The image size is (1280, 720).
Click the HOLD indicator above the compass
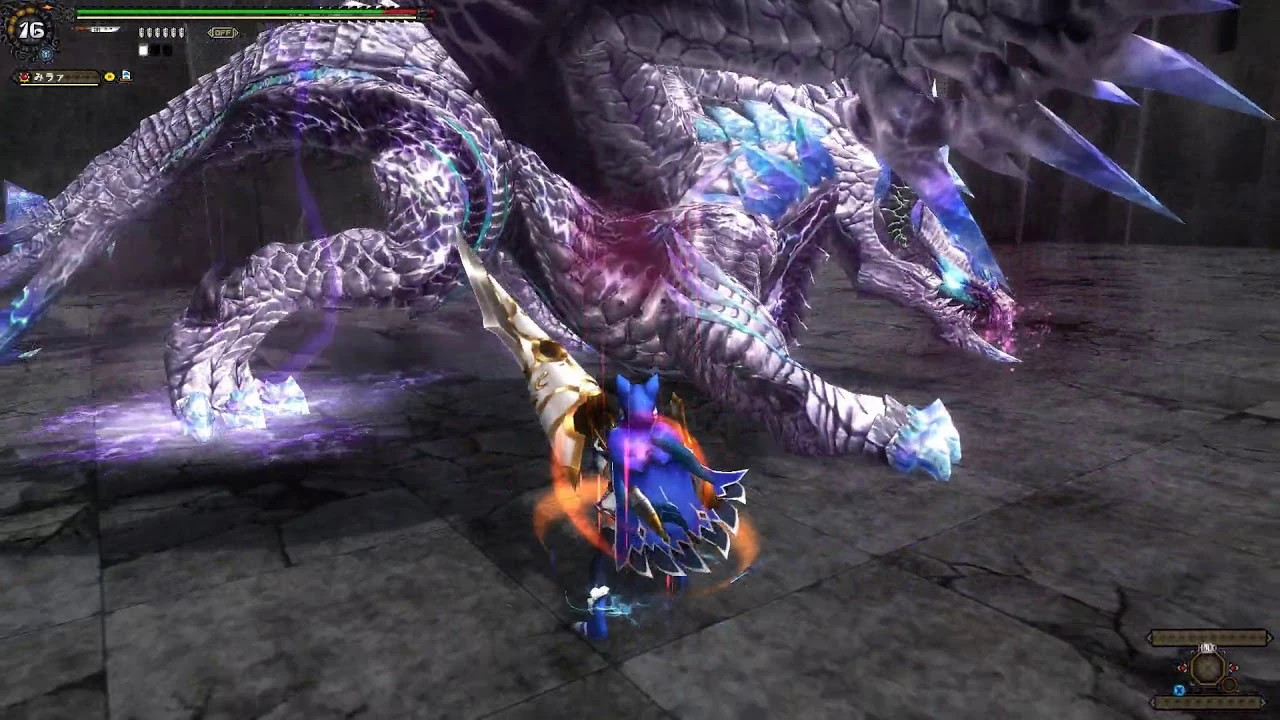tap(1207, 647)
